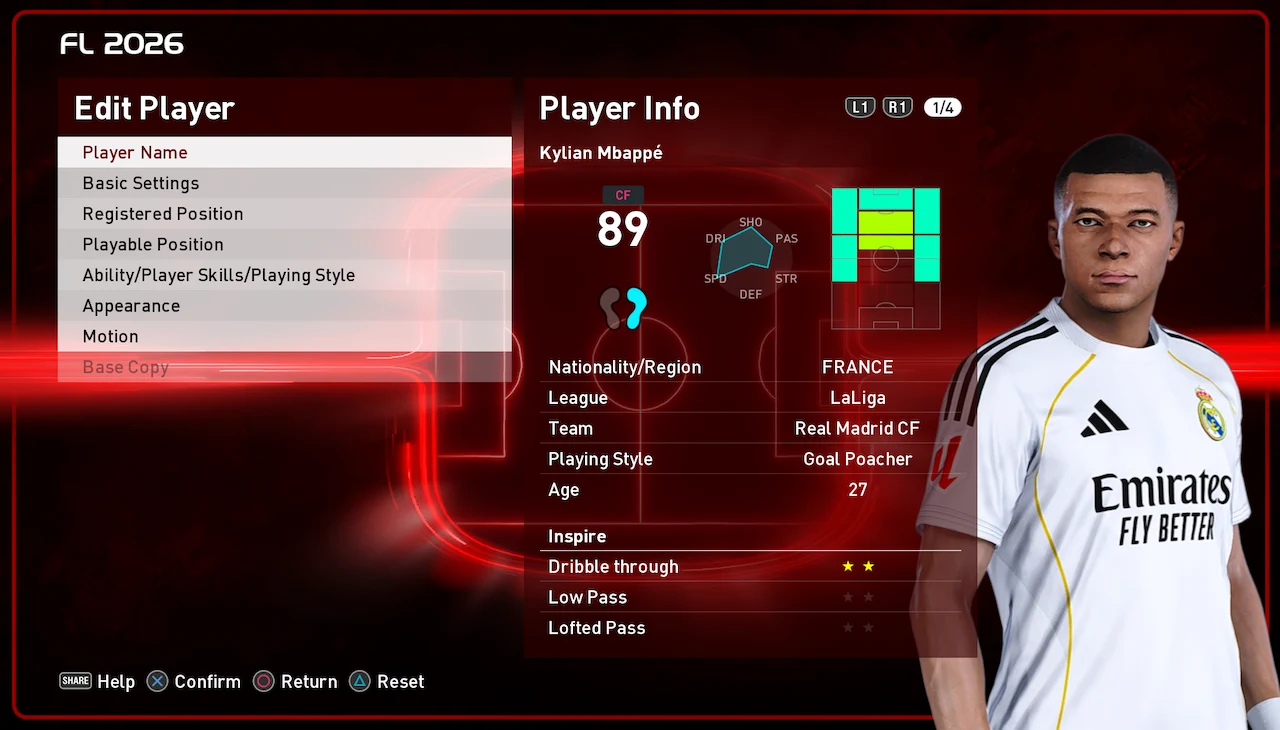This screenshot has width=1280, height=730.
Task: Click the 1/4 page indicator
Action: coord(942,108)
